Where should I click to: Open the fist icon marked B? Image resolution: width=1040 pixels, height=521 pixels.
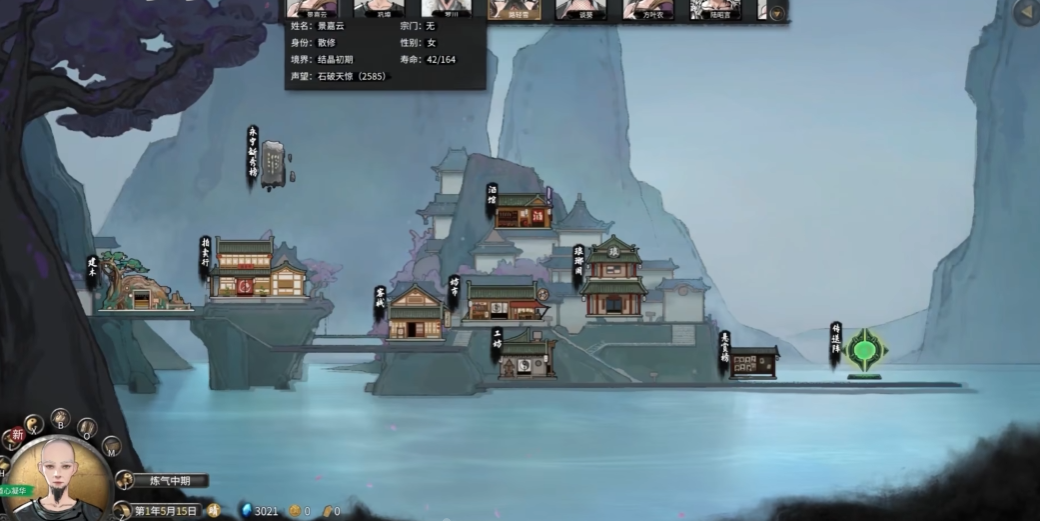point(60,417)
